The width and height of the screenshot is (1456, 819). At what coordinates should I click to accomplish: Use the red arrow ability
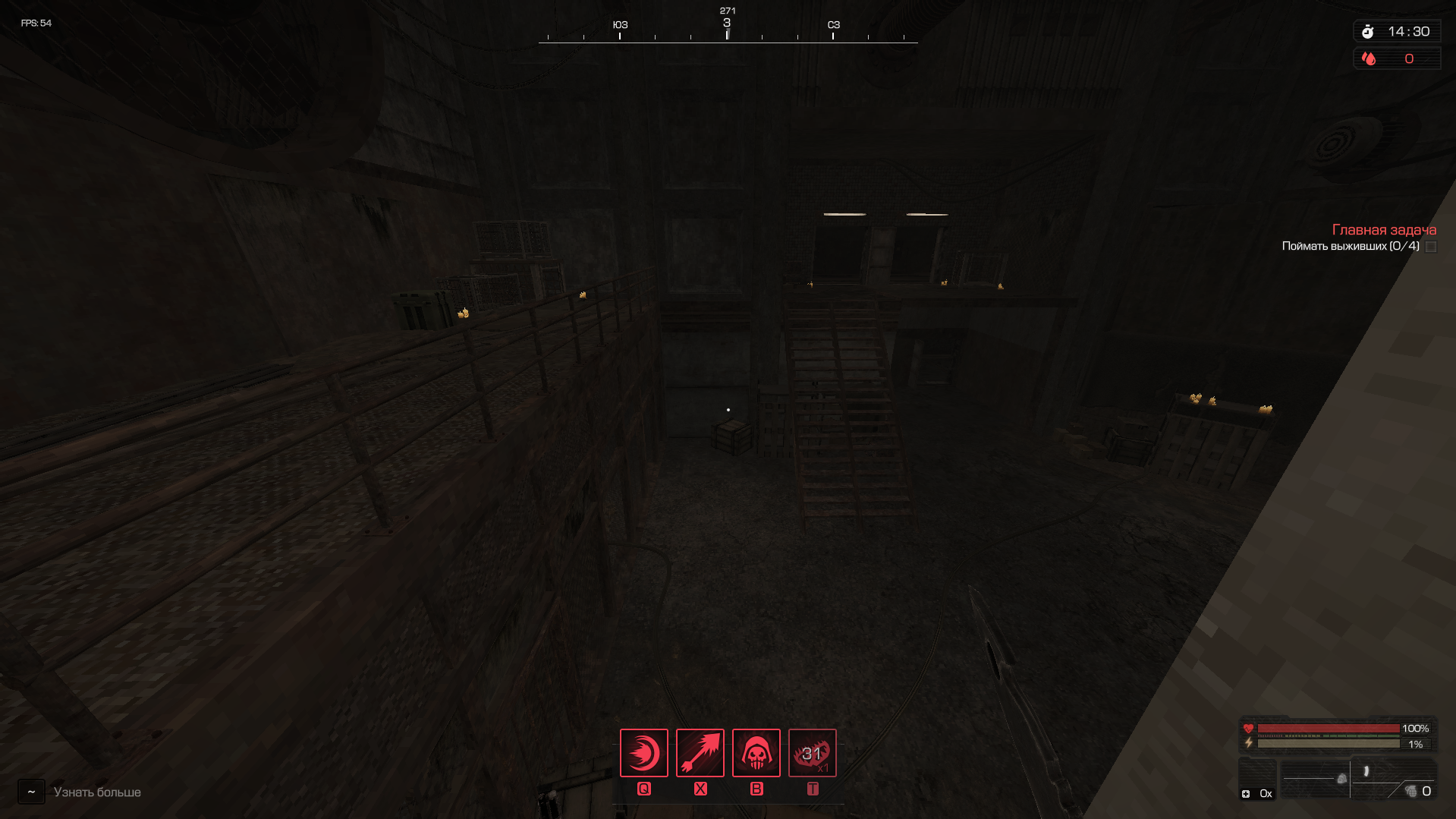click(700, 753)
